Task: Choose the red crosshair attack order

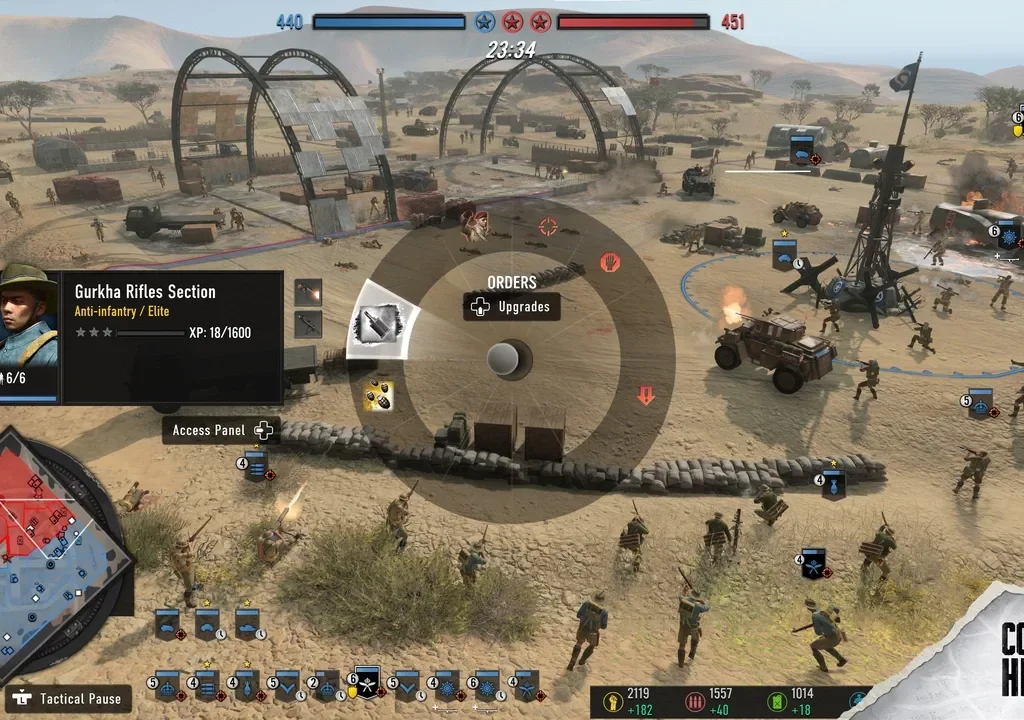Action: pos(548,227)
